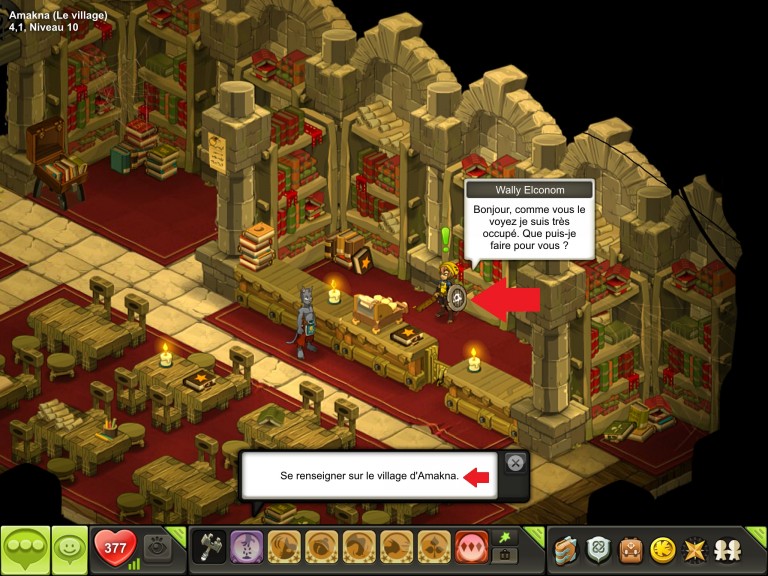Image resolution: width=768 pixels, height=576 pixels.
Task: Use the red three-diamonds spell
Action: (x=472, y=548)
